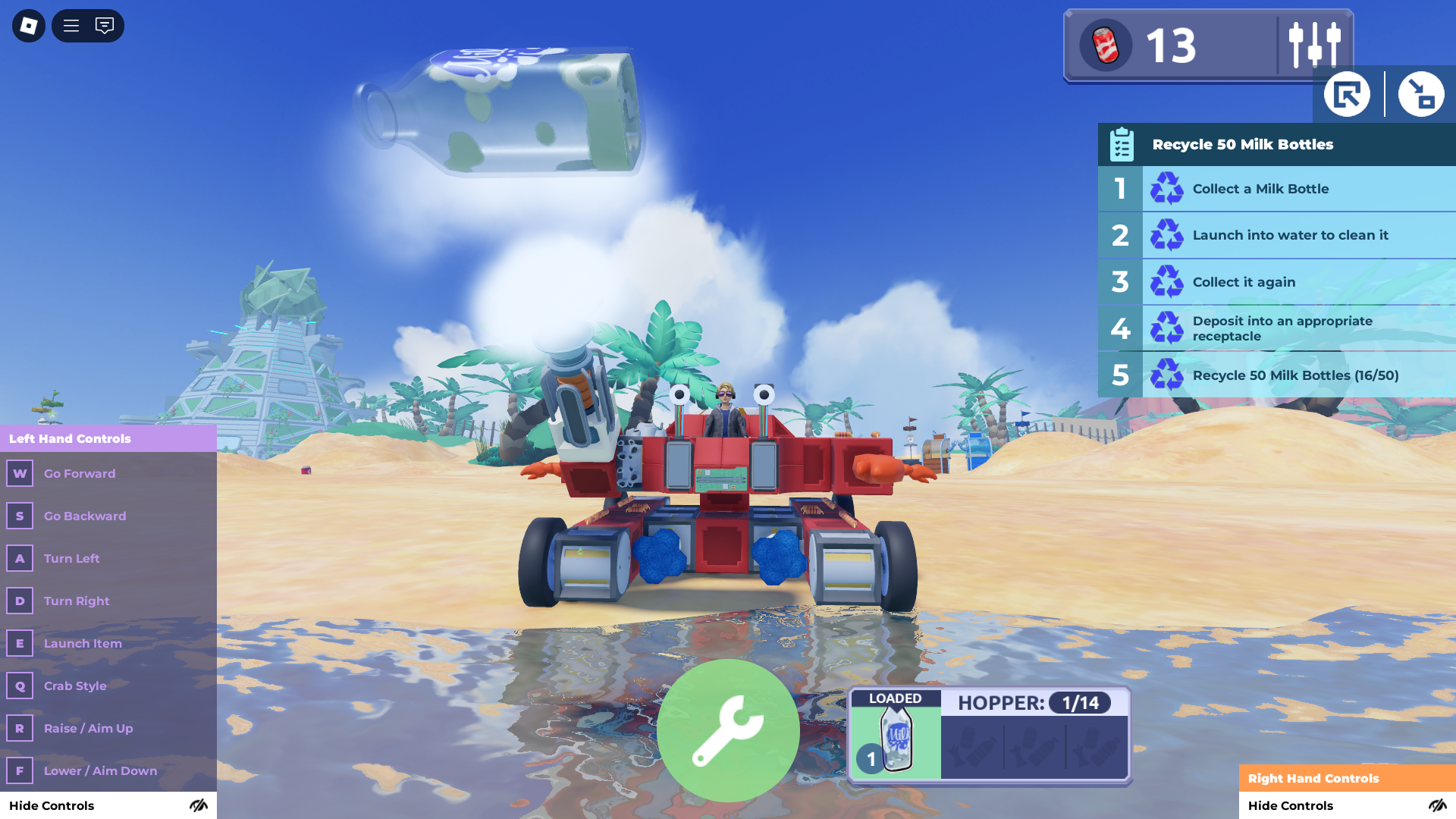Select the Recycle 50 Milk Bottles progress step
Screen dimensions: 1456x819
pyautogui.click(x=1276, y=375)
